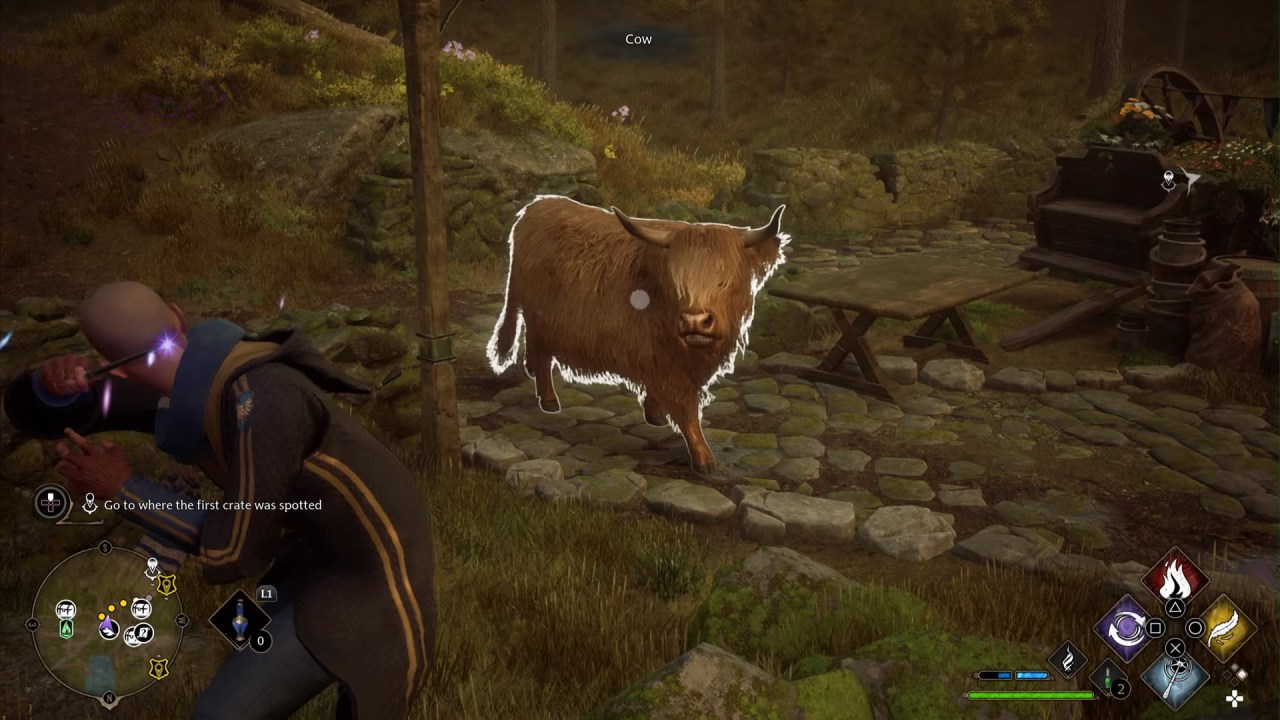This screenshot has height=720, width=1280.
Task: Click the D-pad icon beside the quest objective
Action: tap(49, 504)
